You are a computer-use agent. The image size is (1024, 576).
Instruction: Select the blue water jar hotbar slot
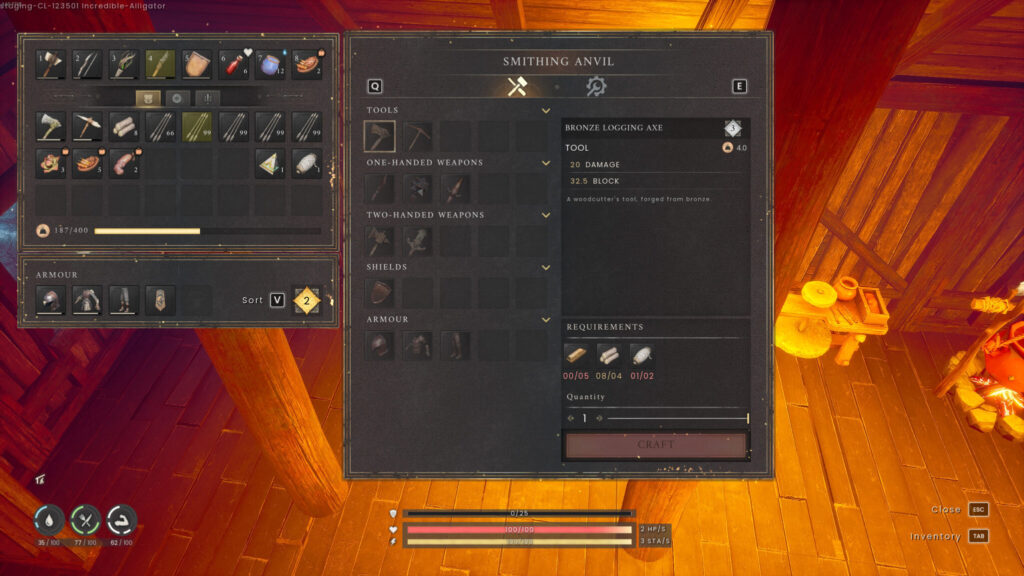click(271, 65)
